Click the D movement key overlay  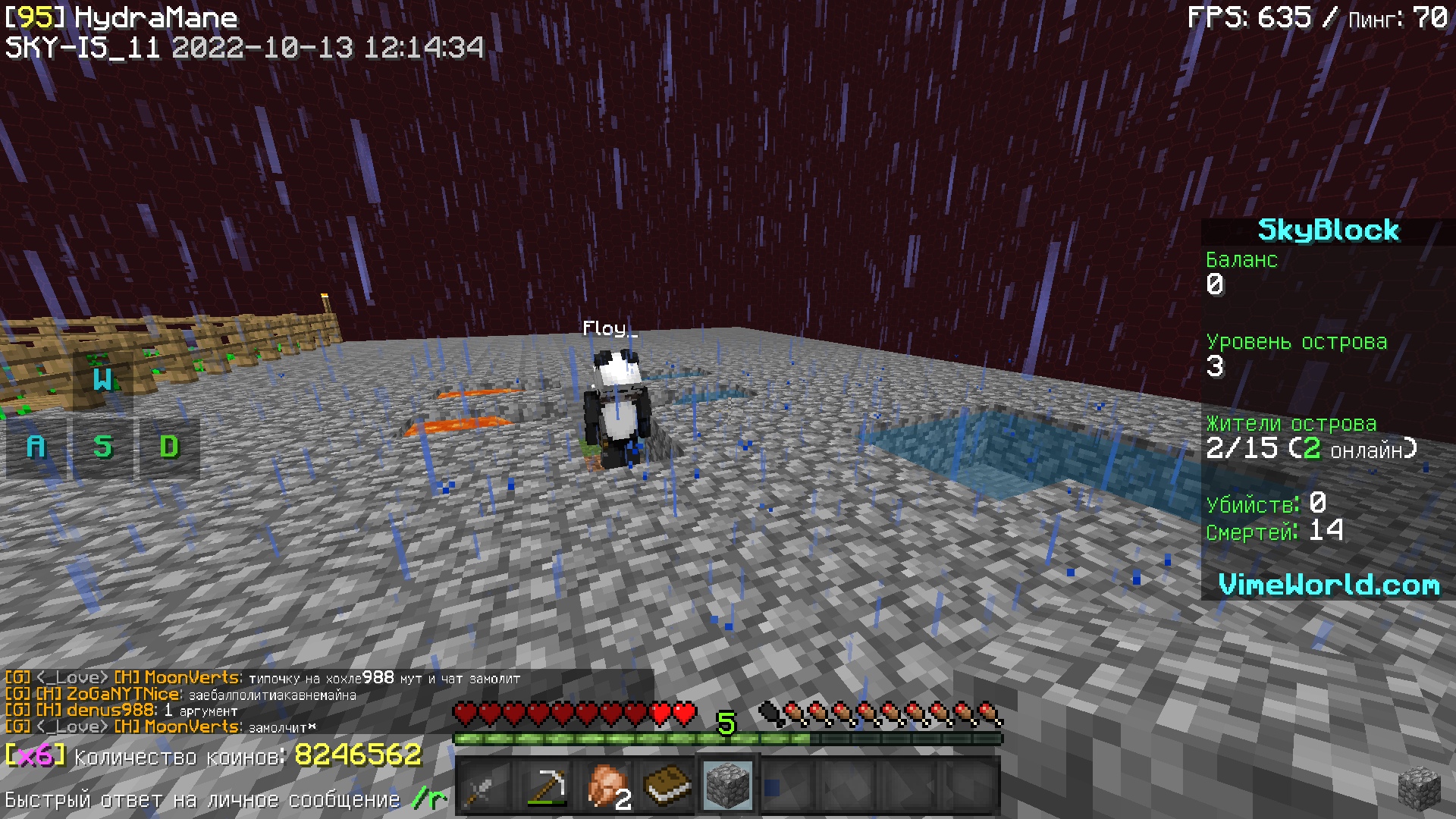(x=169, y=447)
